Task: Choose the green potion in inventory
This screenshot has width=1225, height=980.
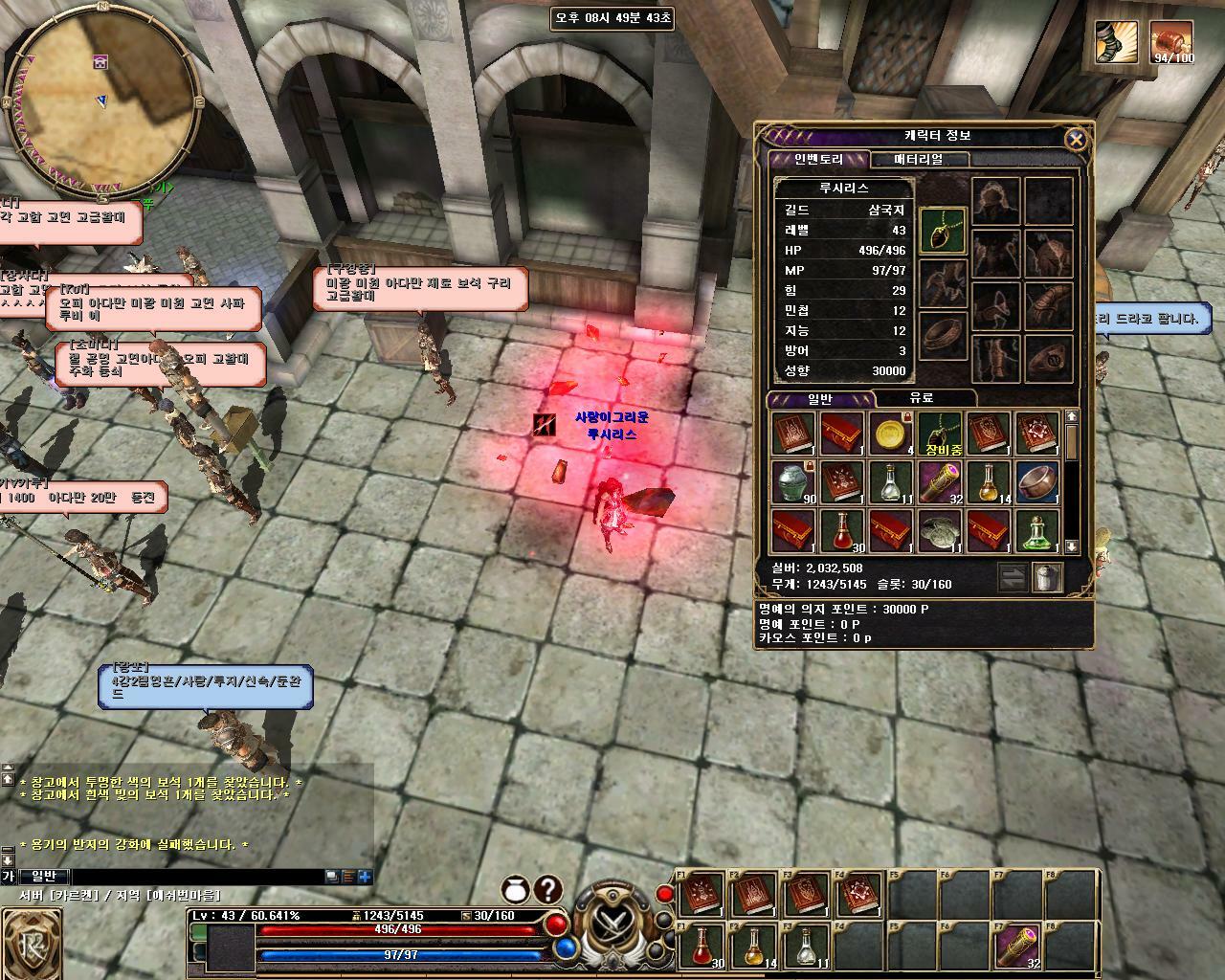Action: [1037, 532]
